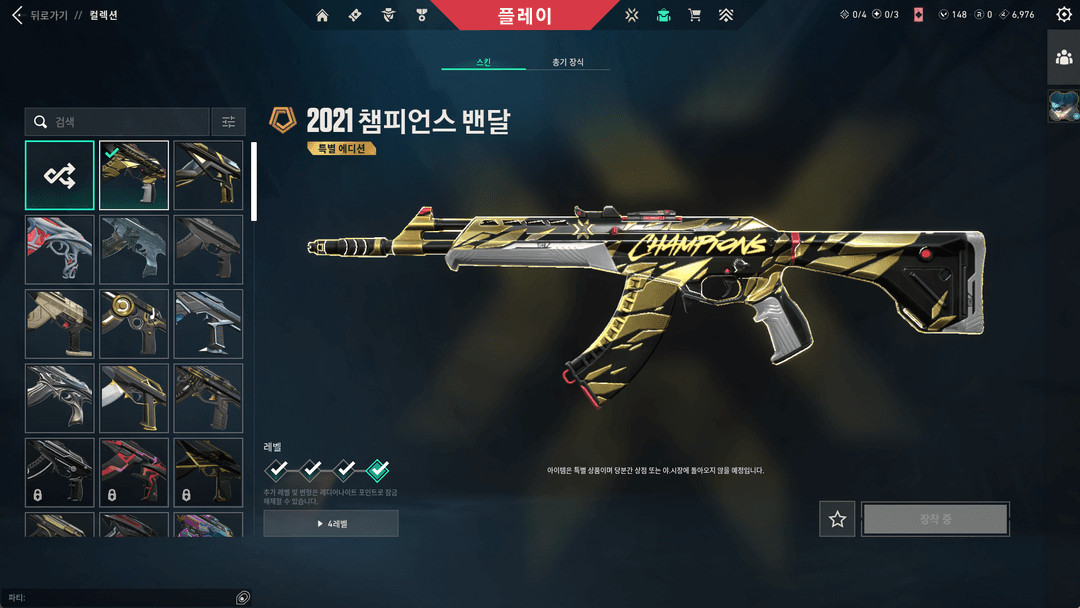Image resolution: width=1080 pixels, height=608 pixels.
Task: Choose the equipped Champions Vandal thumbnail
Action: (134, 175)
